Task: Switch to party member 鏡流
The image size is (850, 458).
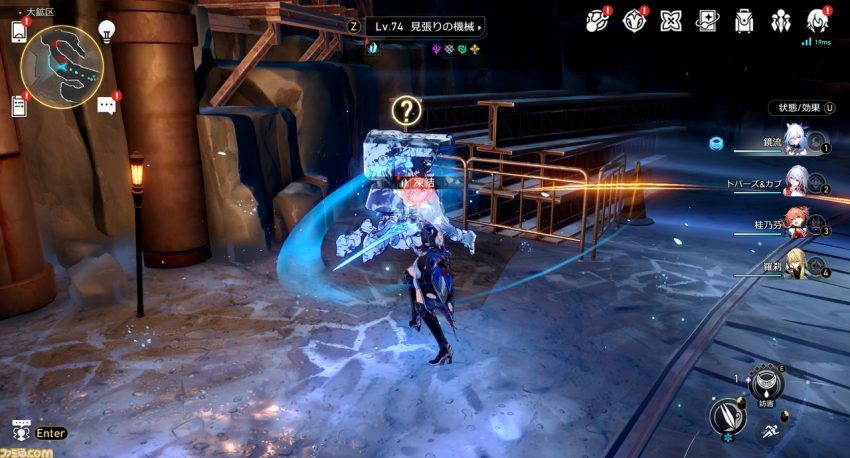Action: (796, 144)
